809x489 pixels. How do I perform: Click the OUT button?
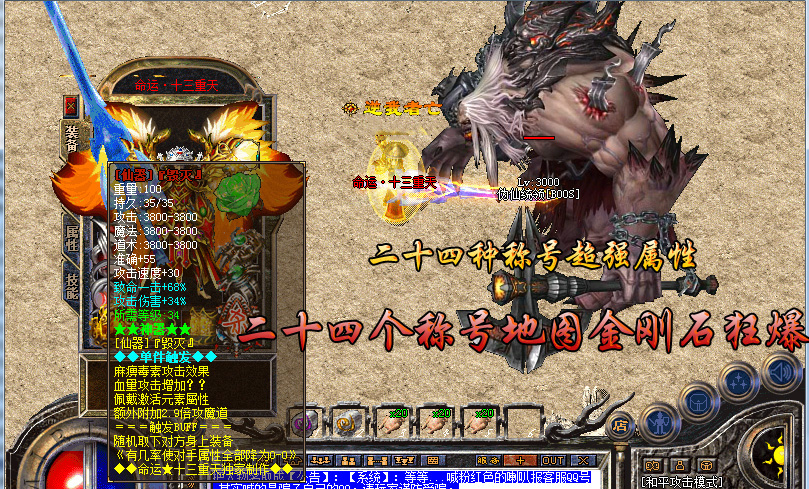554,460
